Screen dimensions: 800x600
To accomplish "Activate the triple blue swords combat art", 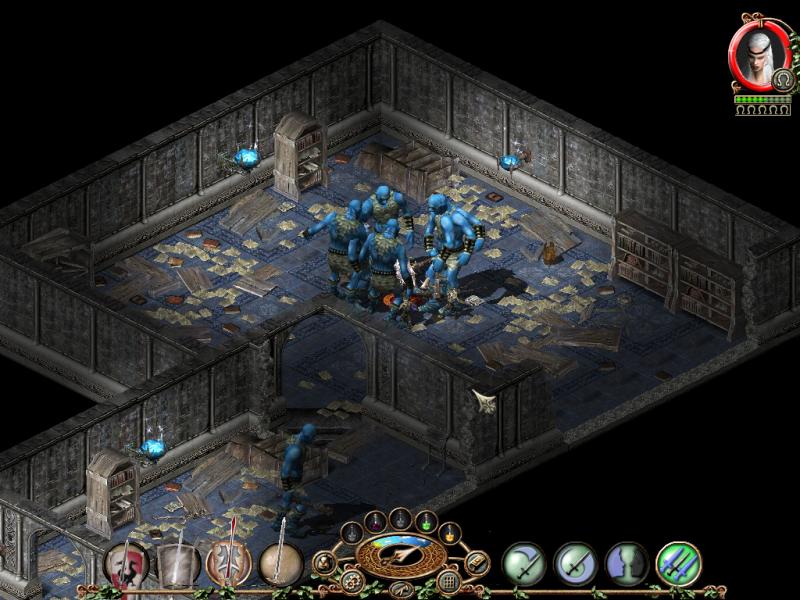I will 679,564.
